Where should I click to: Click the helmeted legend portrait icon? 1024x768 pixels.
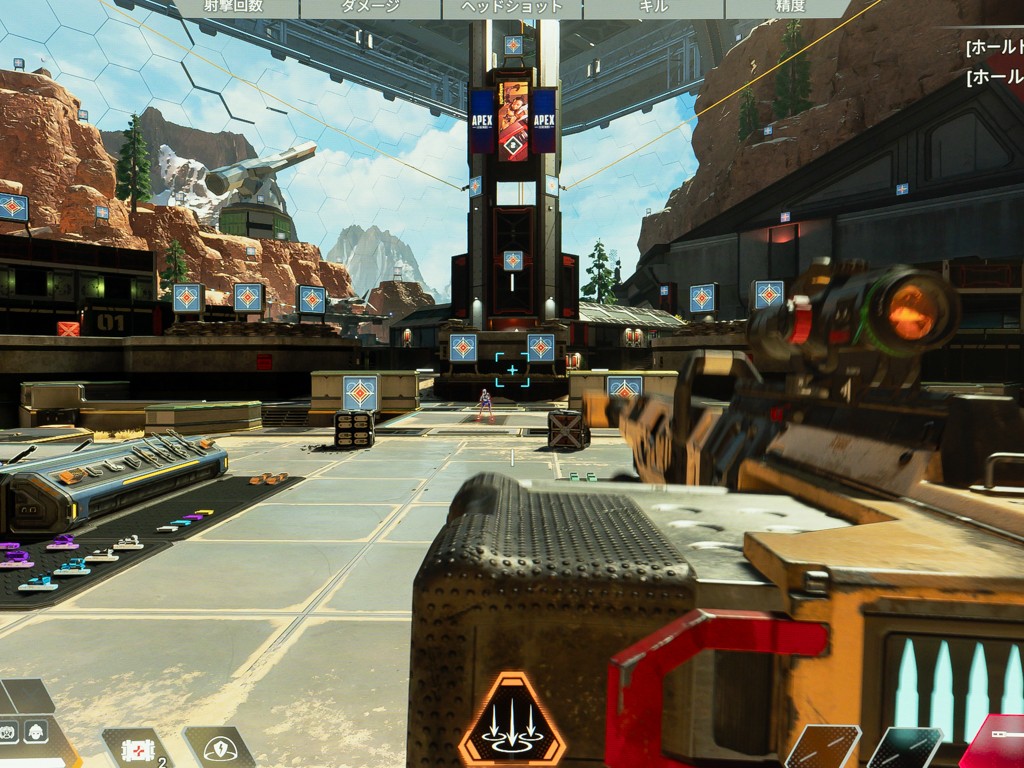36,731
